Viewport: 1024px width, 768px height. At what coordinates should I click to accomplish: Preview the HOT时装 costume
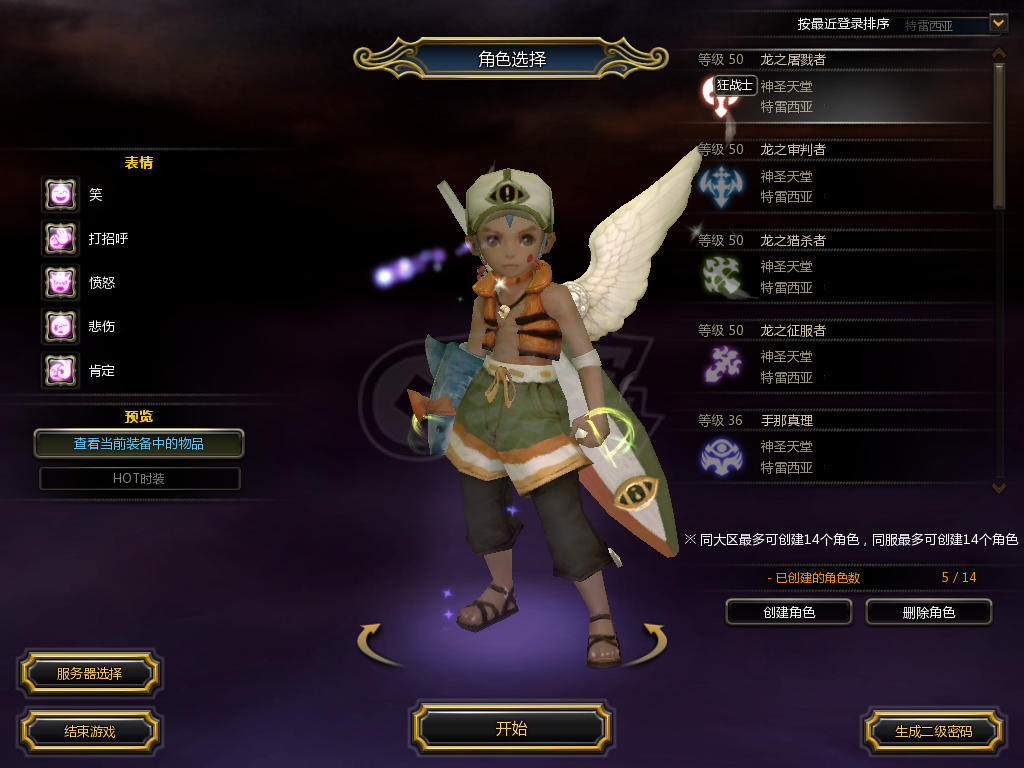click(139, 479)
